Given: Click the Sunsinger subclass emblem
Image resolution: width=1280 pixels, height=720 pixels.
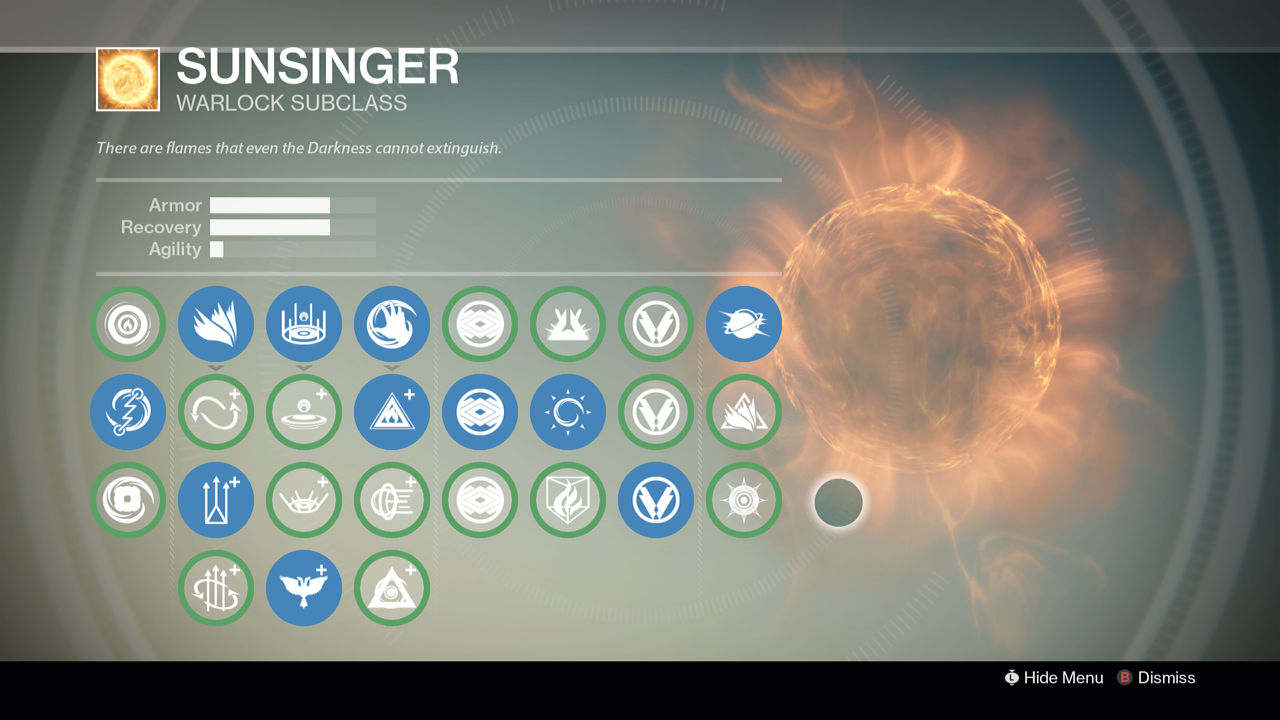Looking at the screenshot, I should pyautogui.click(x=128, y=79).
